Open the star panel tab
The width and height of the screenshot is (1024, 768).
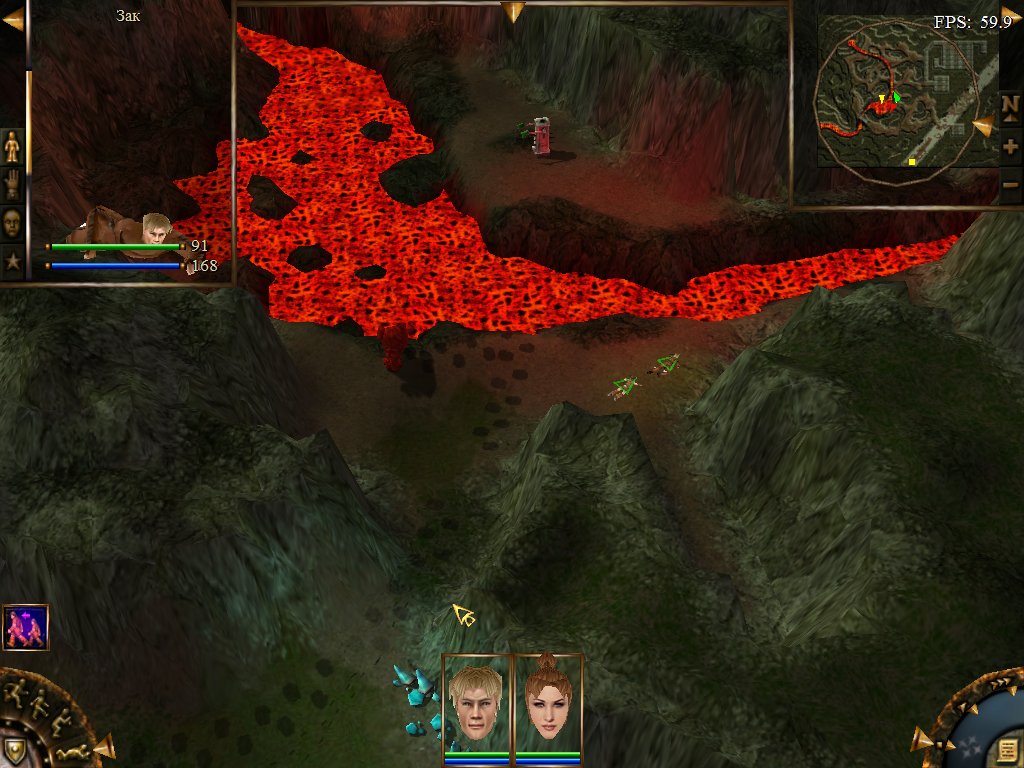pos(12,262)
